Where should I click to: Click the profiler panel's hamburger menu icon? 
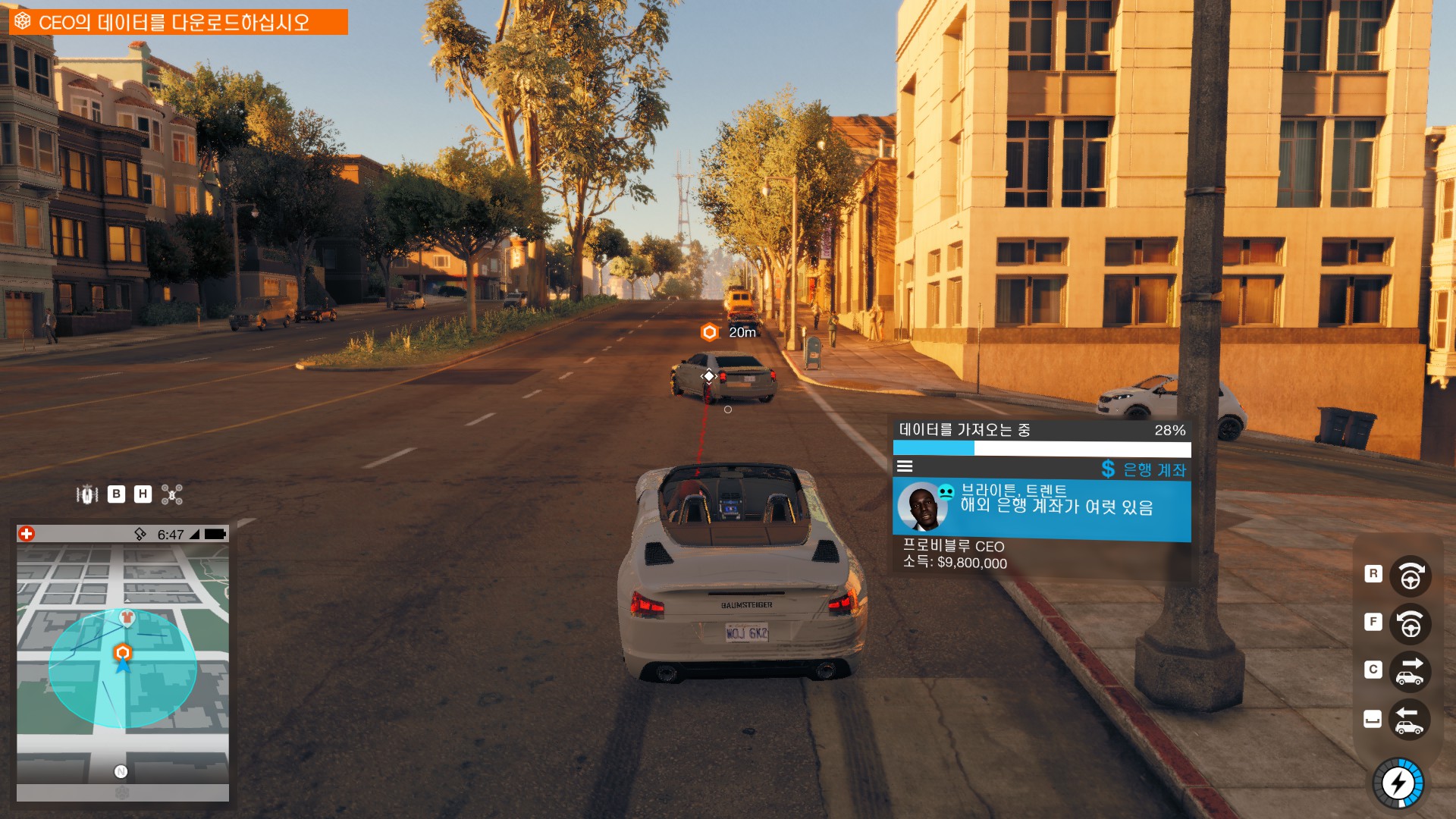[905, 467]
